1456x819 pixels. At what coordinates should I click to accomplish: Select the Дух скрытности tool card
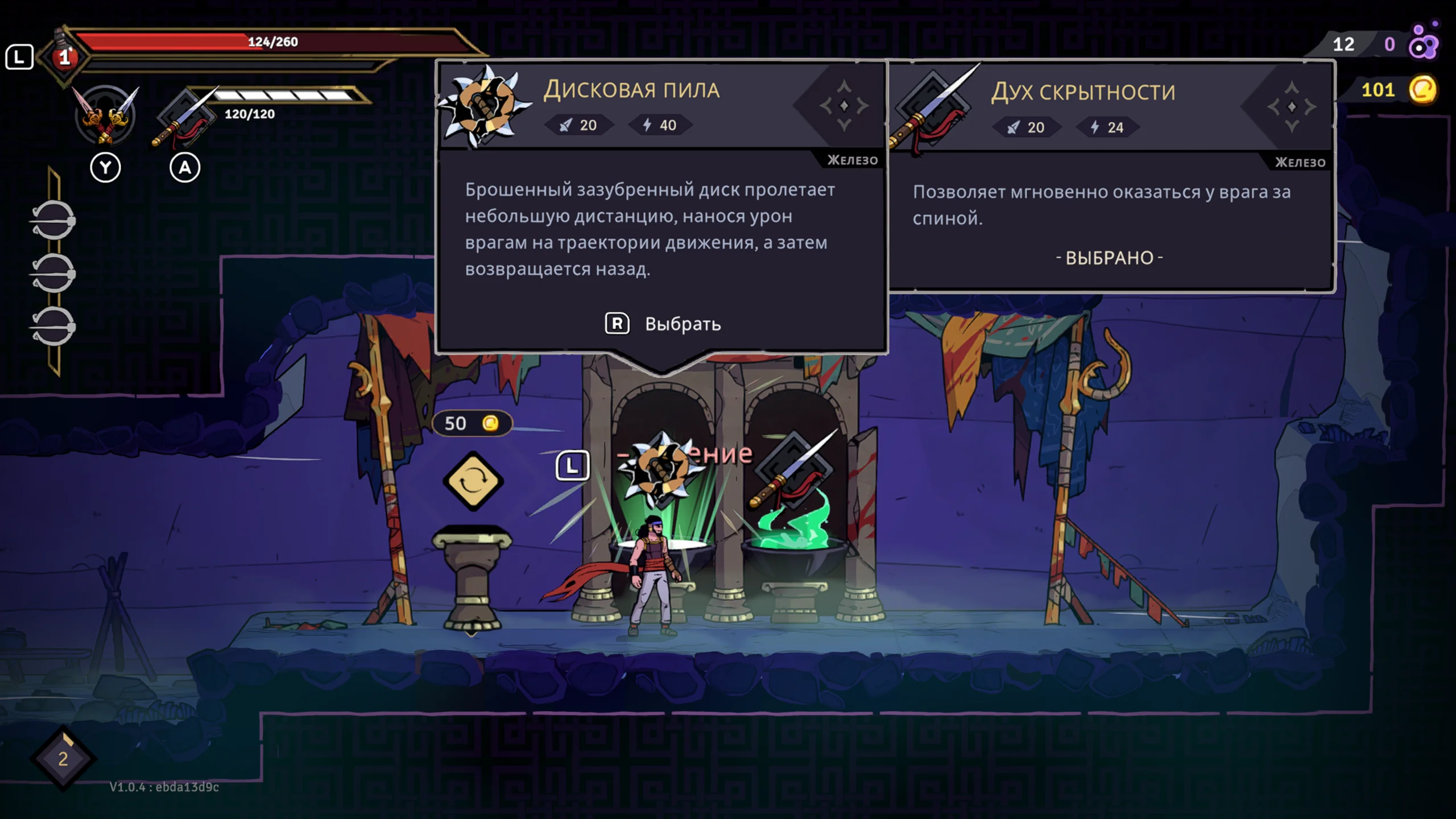[1110, 176]
